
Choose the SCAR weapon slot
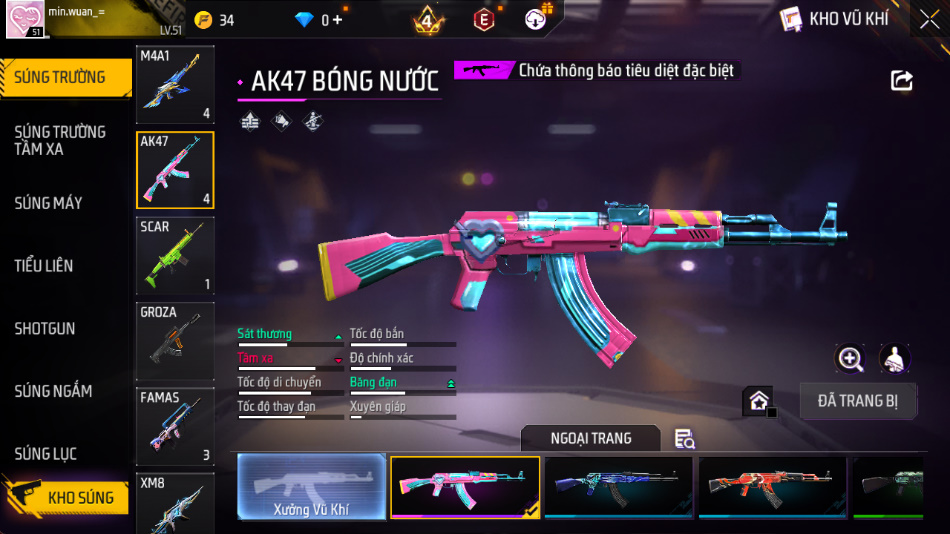click(175, 255)
